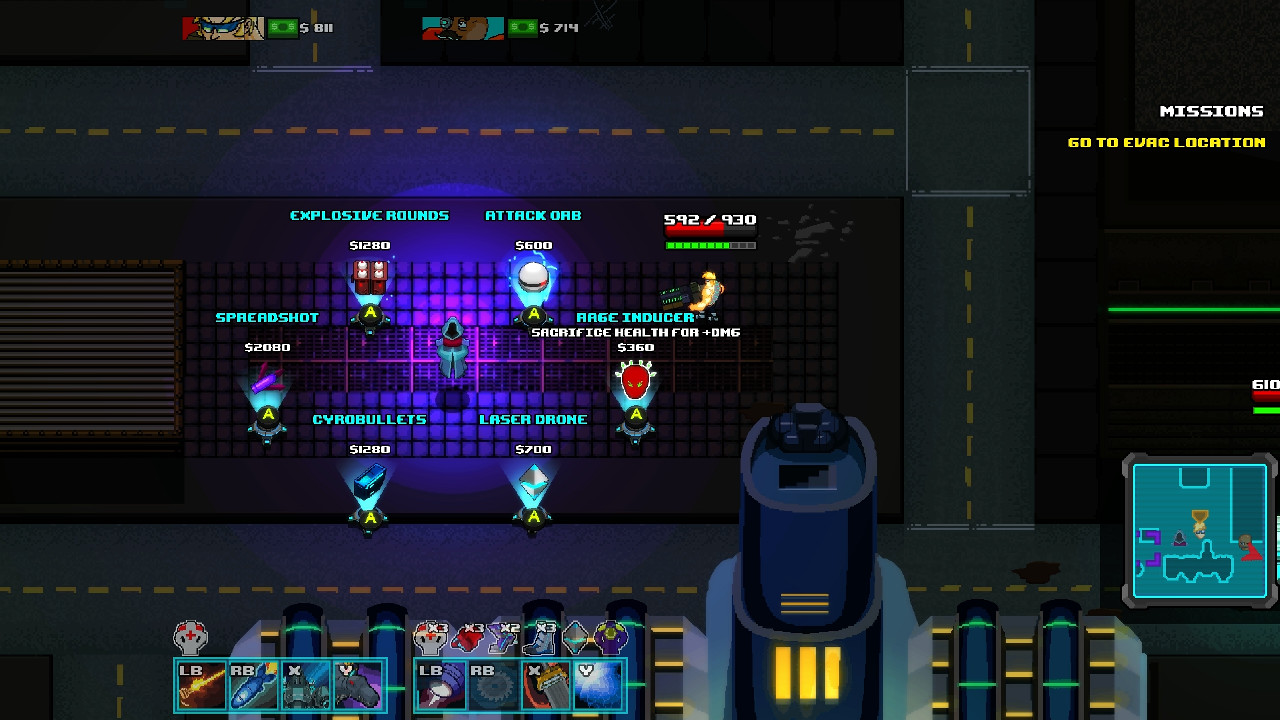Viewport: 1280px width, 720px height.
Task: Open the MISSIONS header panel
Action: pos(1213,111)
